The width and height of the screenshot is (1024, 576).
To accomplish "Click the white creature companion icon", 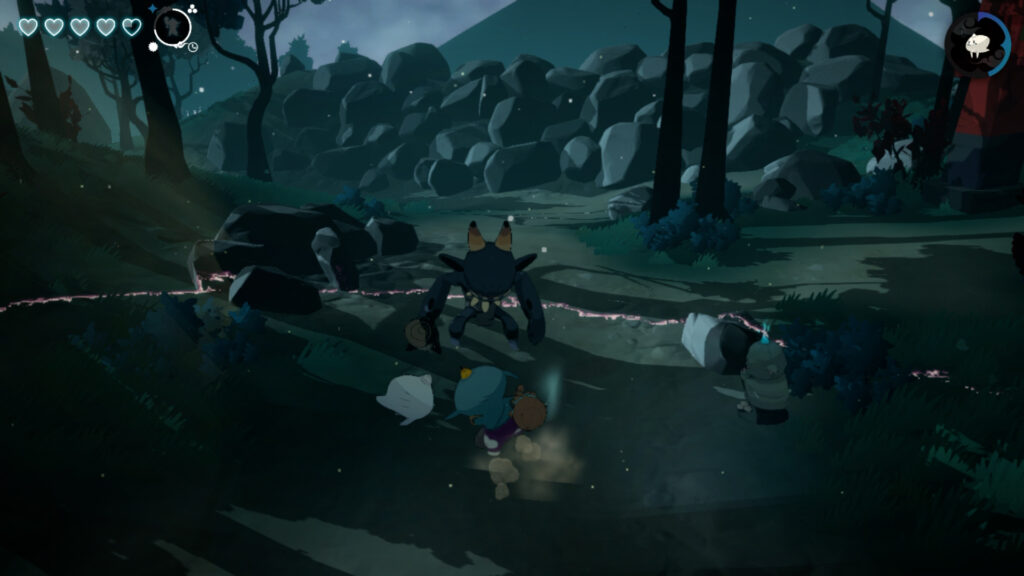I will pos(975,43).
